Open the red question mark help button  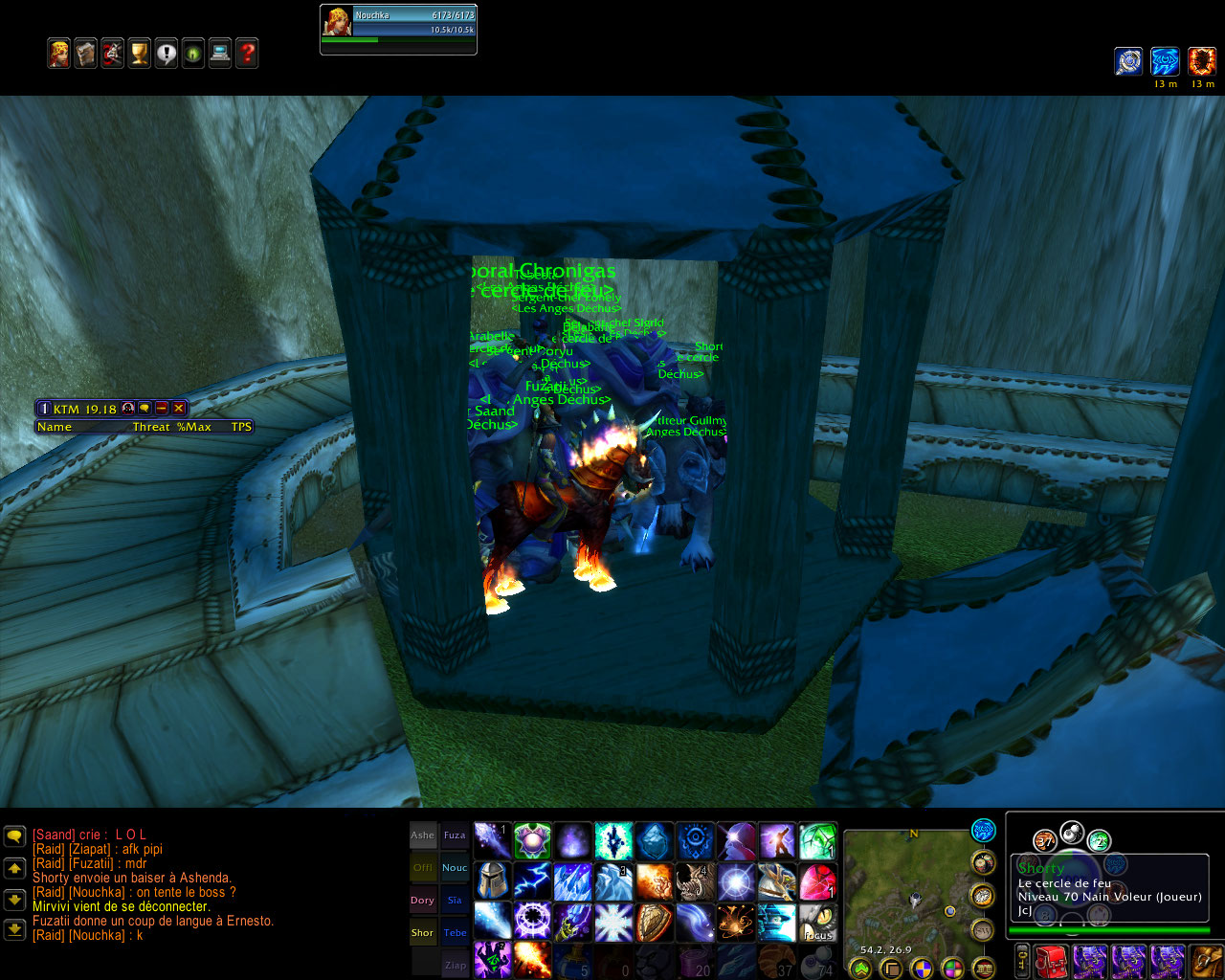coord(247,54)
